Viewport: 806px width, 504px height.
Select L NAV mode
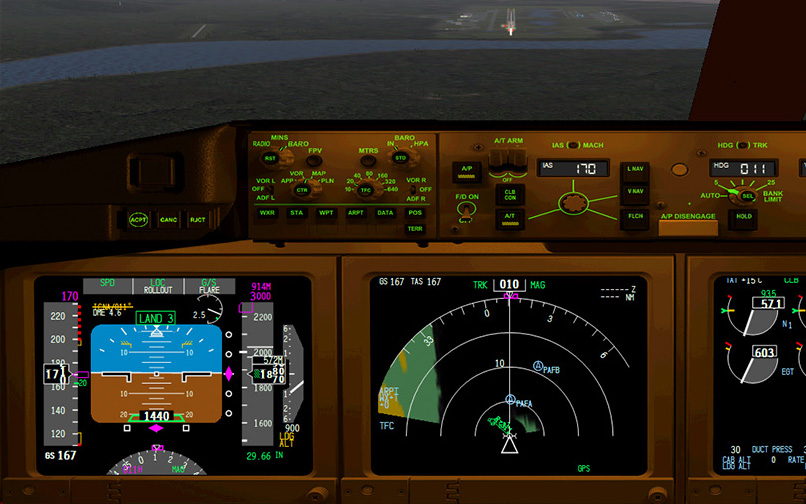coord(635,169)
